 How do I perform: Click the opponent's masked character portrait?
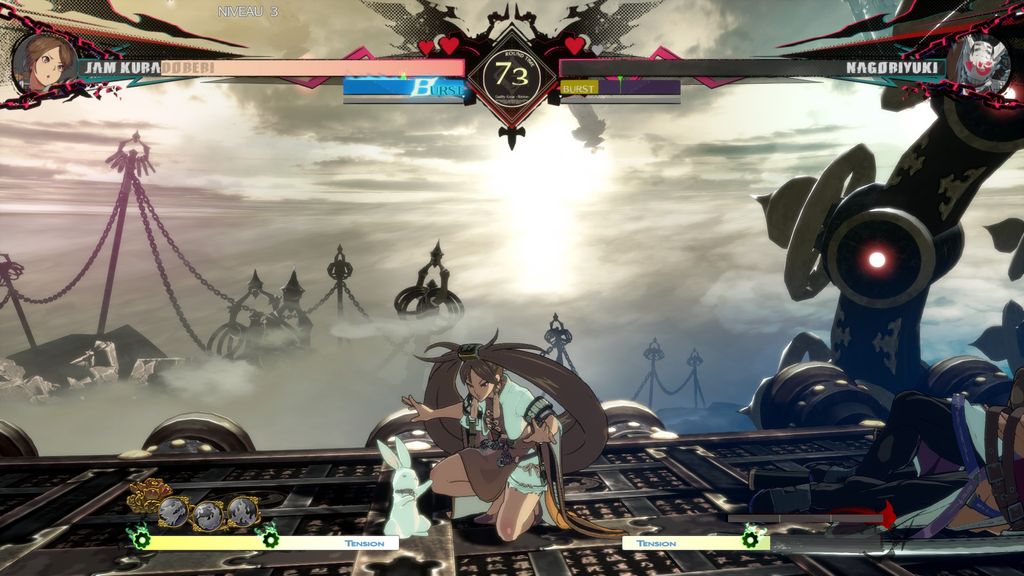click(x=979, y=64)
